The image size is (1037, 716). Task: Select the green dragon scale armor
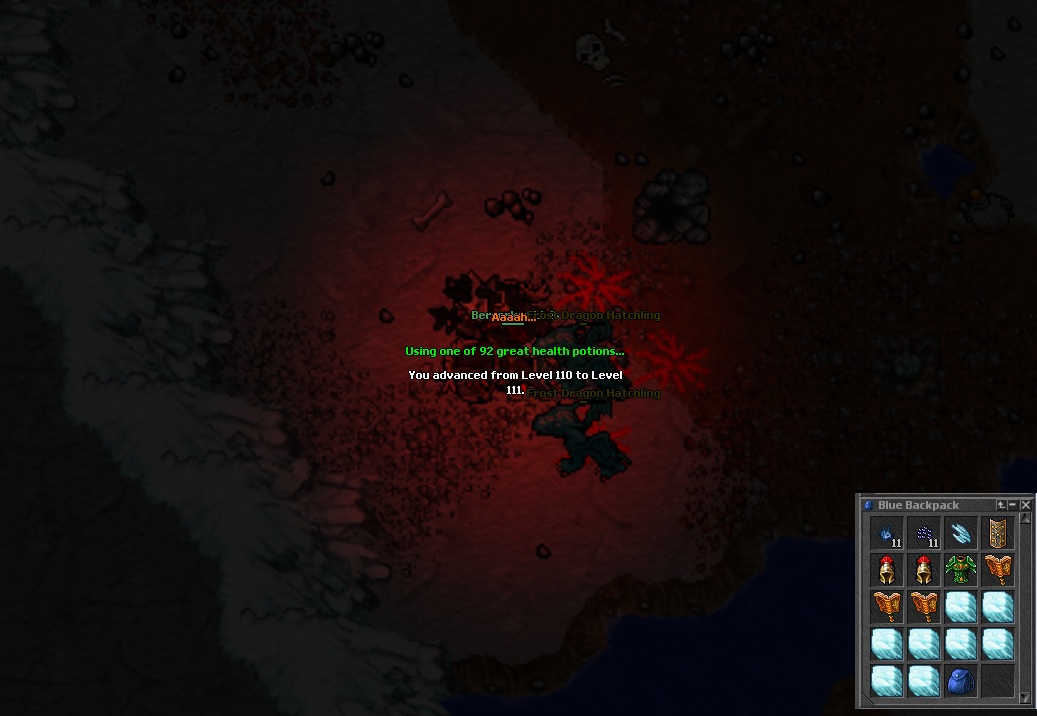pyautogui.click(x=960, y=570)
